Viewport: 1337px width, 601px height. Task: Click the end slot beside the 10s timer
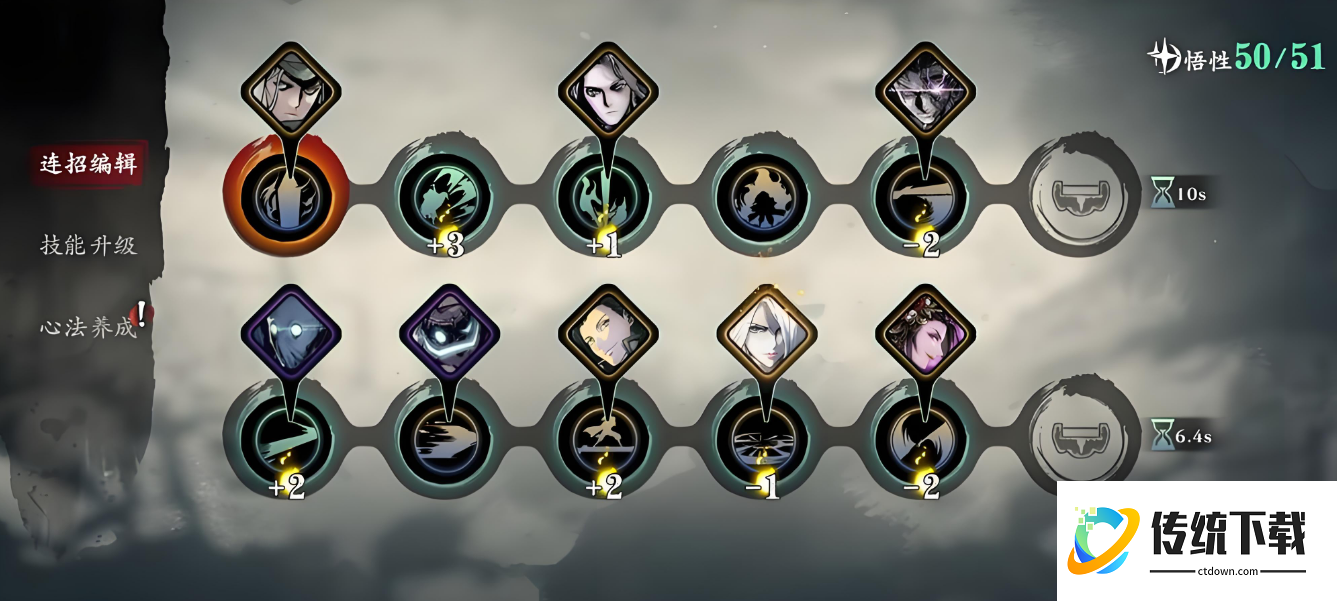point(1084,192)
